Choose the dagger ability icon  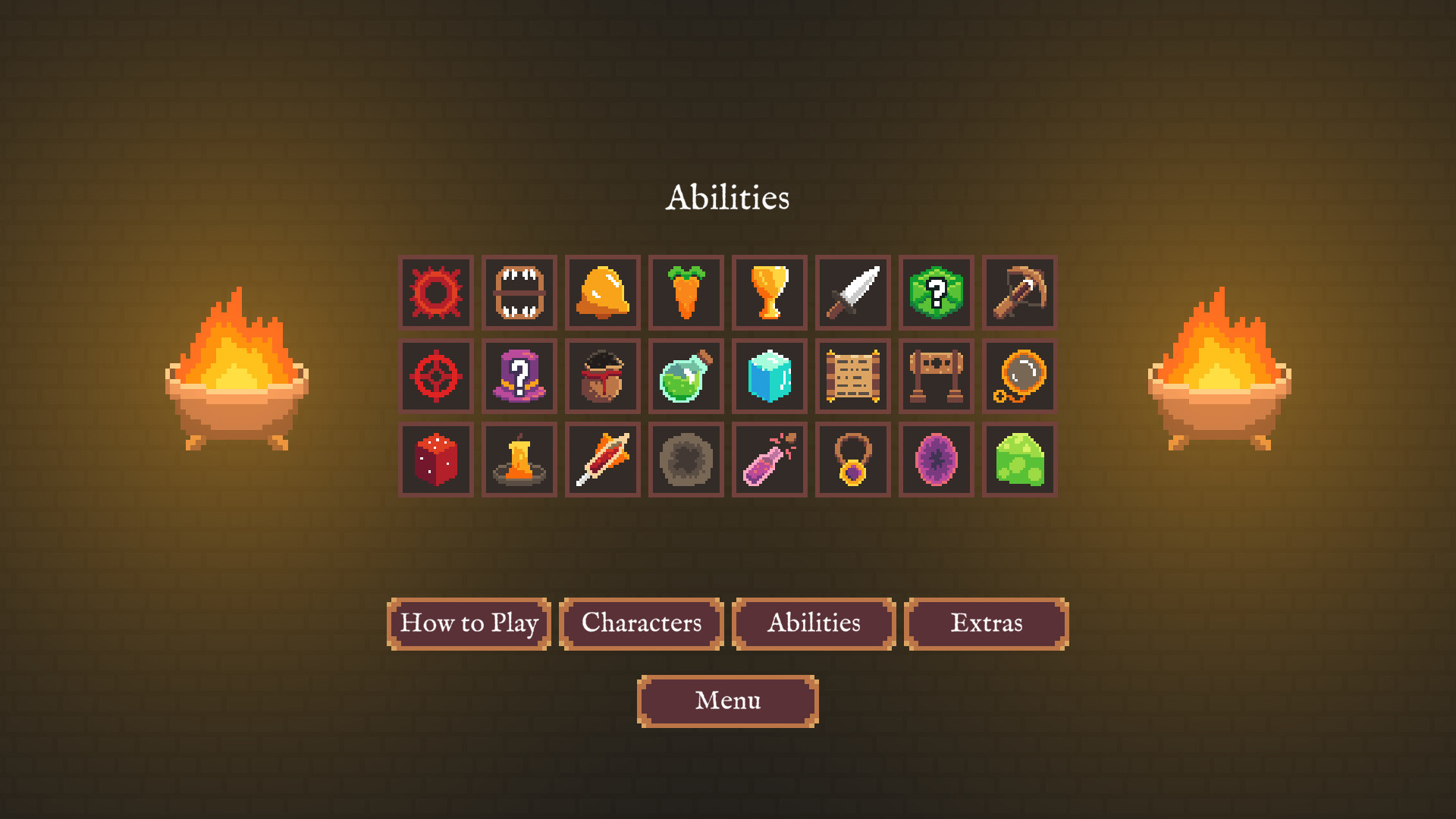(852, 293)
